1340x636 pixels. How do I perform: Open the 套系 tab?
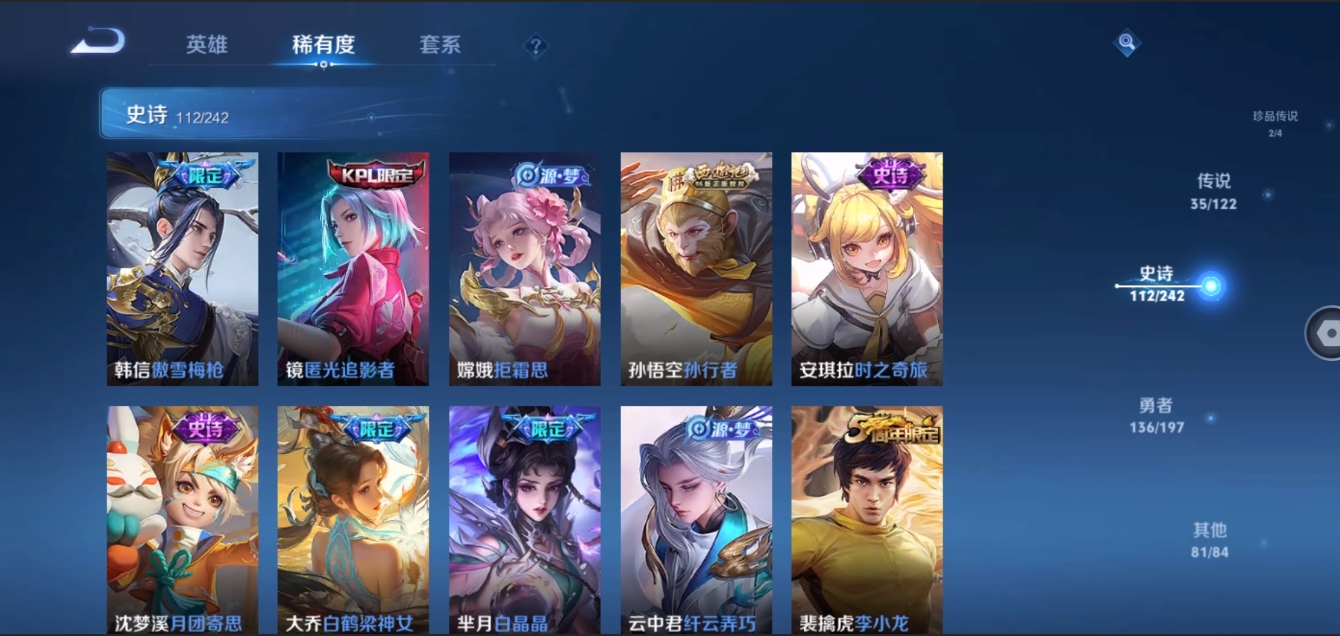(x=440, y=45)
